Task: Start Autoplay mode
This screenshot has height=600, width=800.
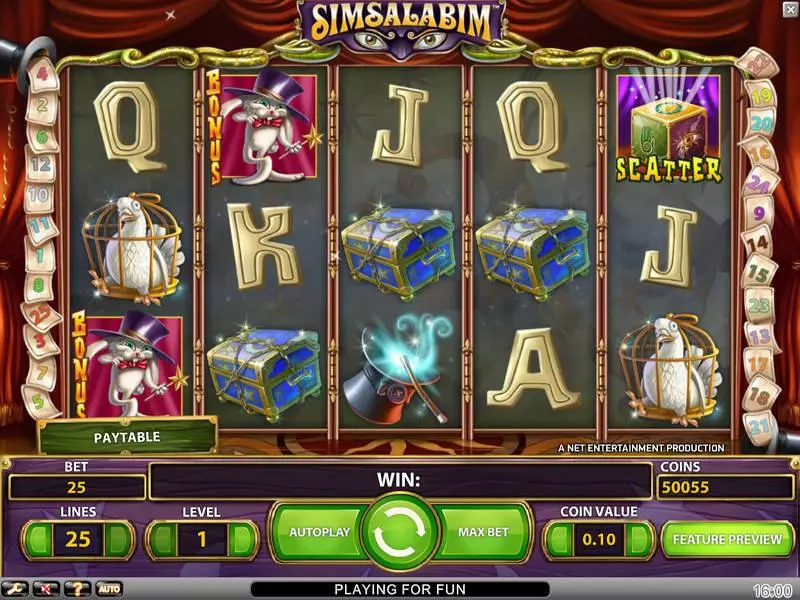Action: click(319, 532)
